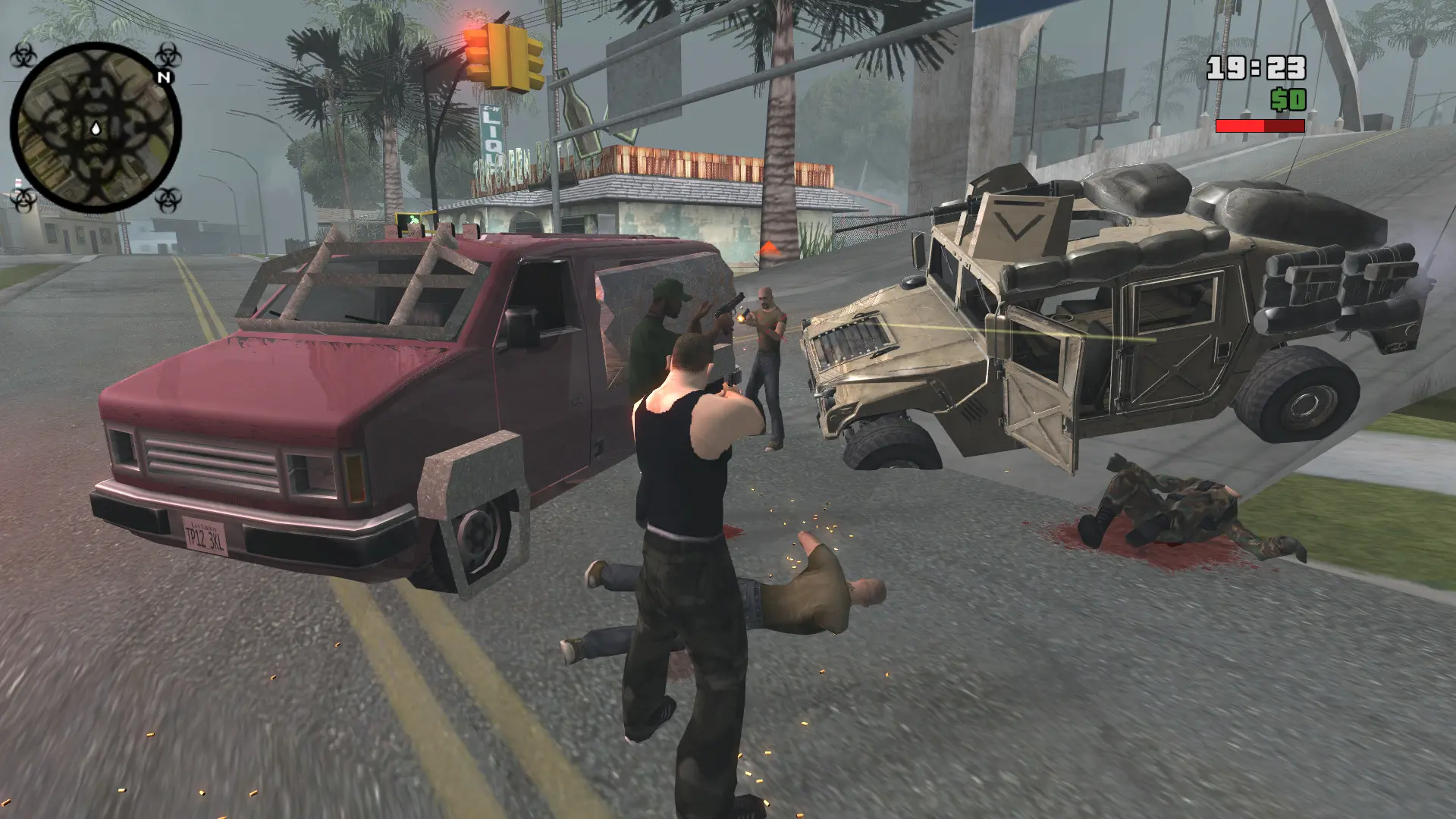
Task: Click the circular radar minimap
Action: click(x=96, y=127)
